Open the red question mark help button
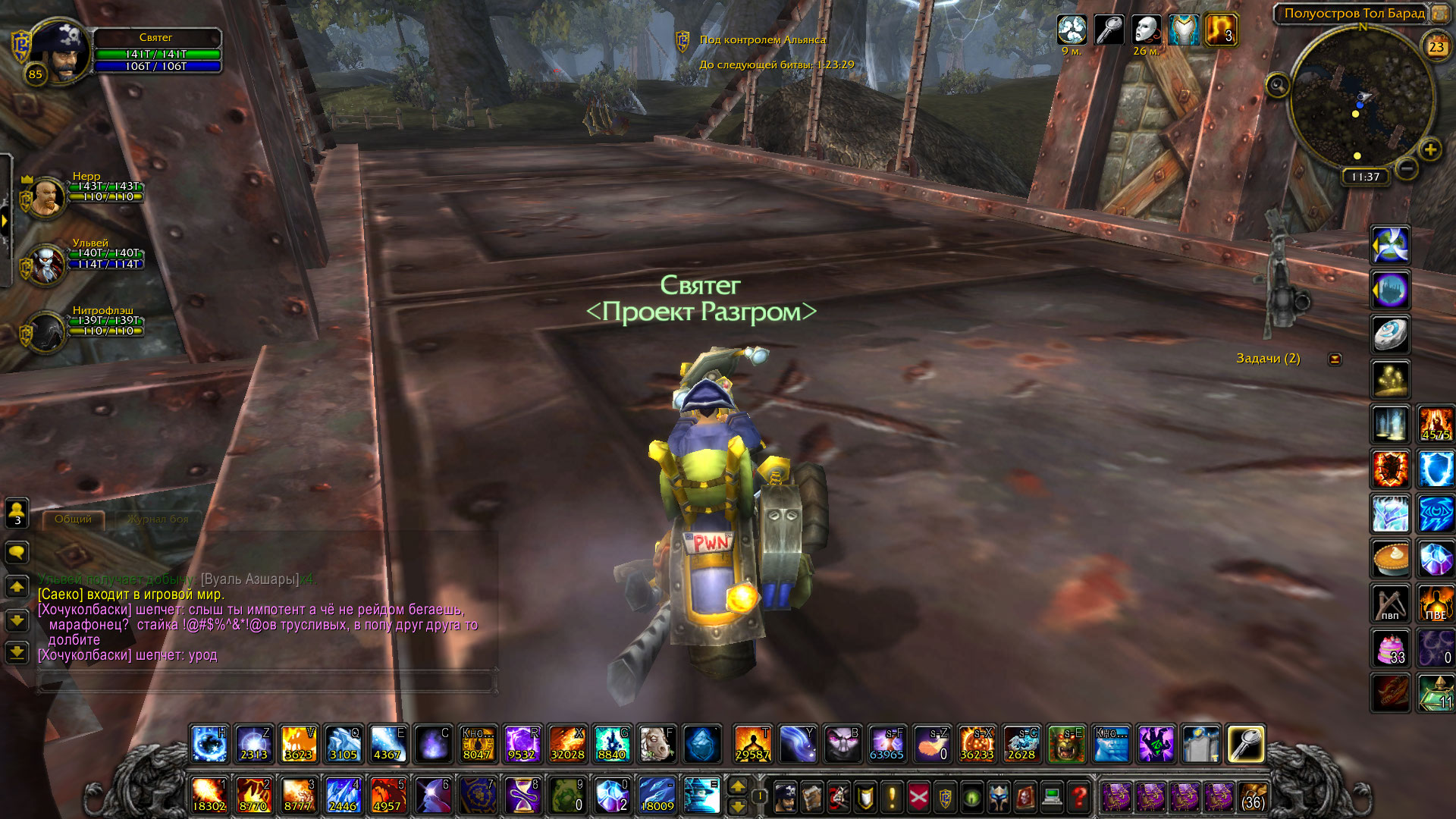 click(1078, 797)
